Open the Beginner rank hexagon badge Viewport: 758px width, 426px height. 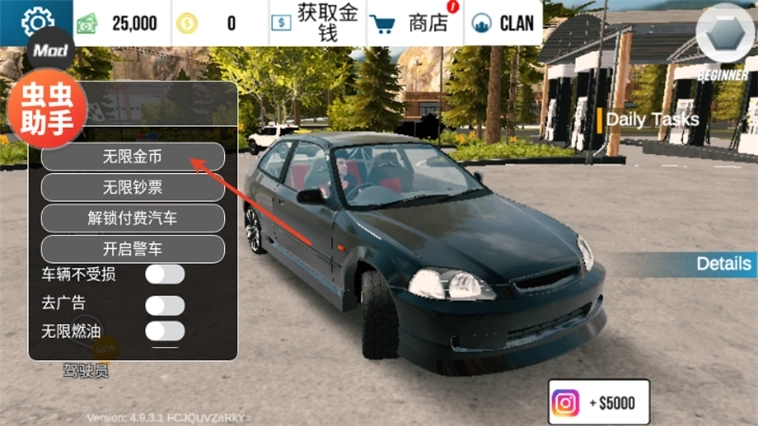tap(724, 40)
